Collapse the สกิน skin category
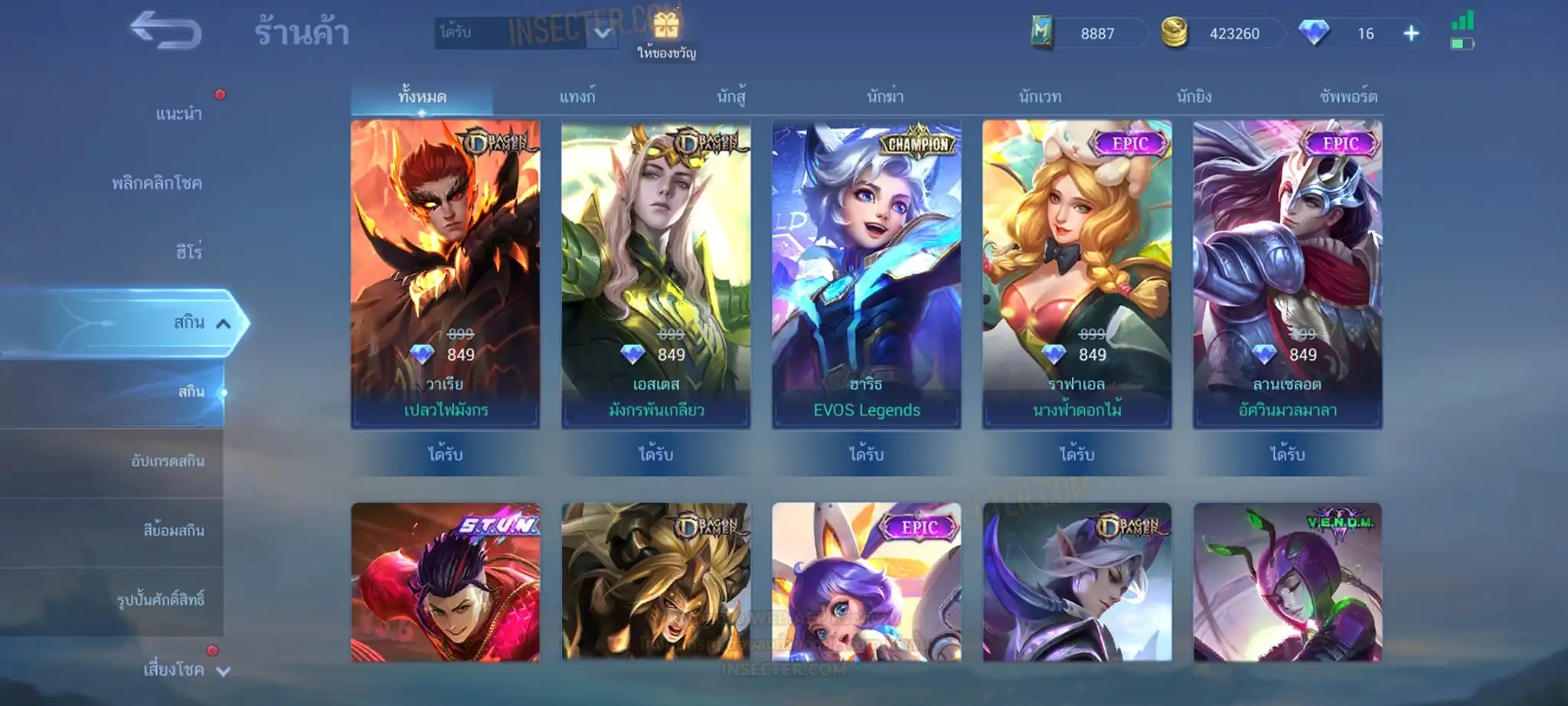Viewport: 1568px width, 706px height. tap(223, 323)
